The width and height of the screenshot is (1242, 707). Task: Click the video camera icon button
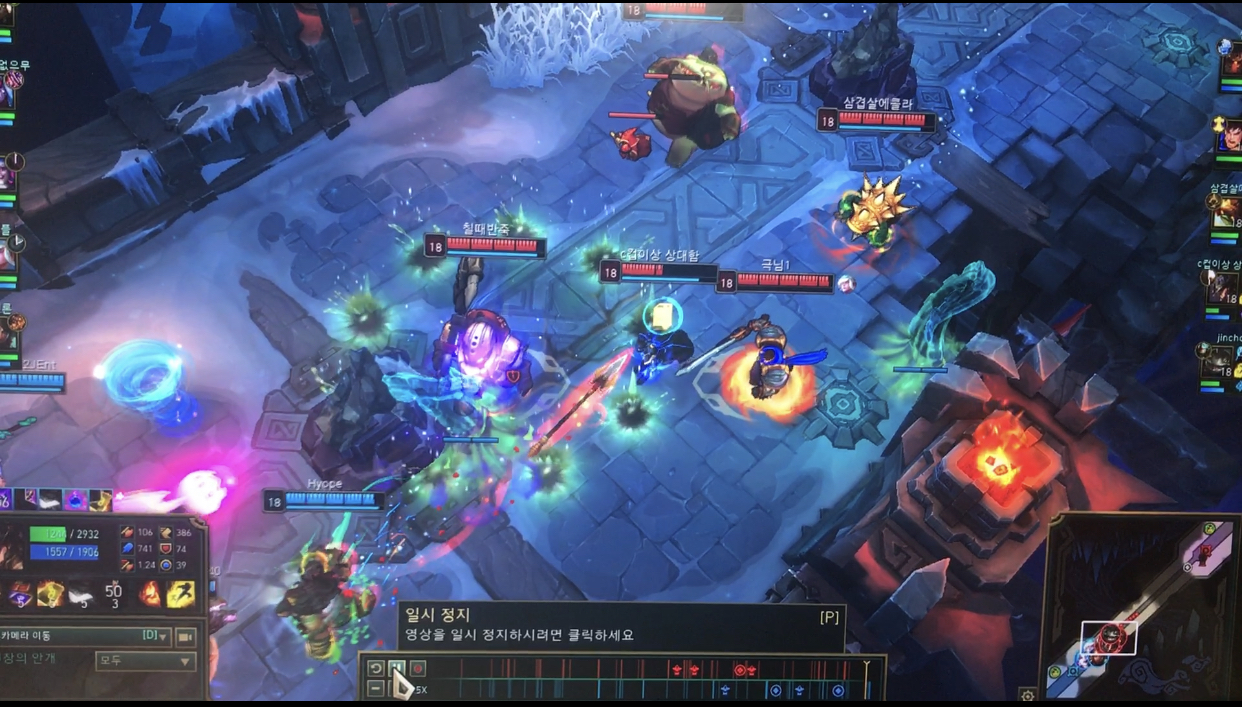(186, 636)
